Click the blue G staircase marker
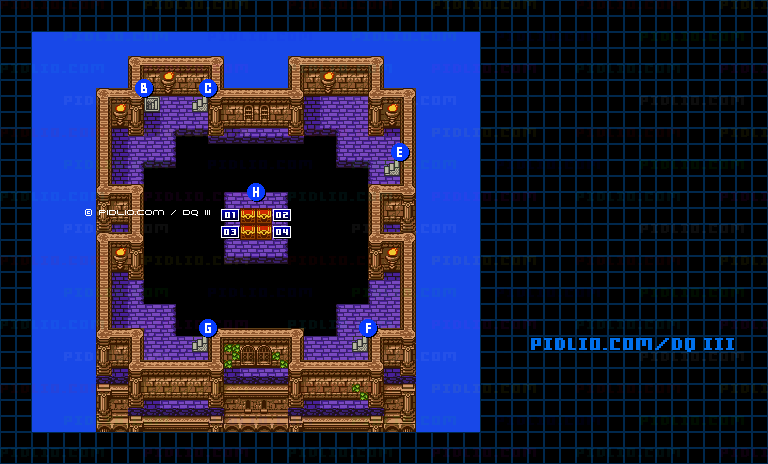768x464 pixels. 208,328
